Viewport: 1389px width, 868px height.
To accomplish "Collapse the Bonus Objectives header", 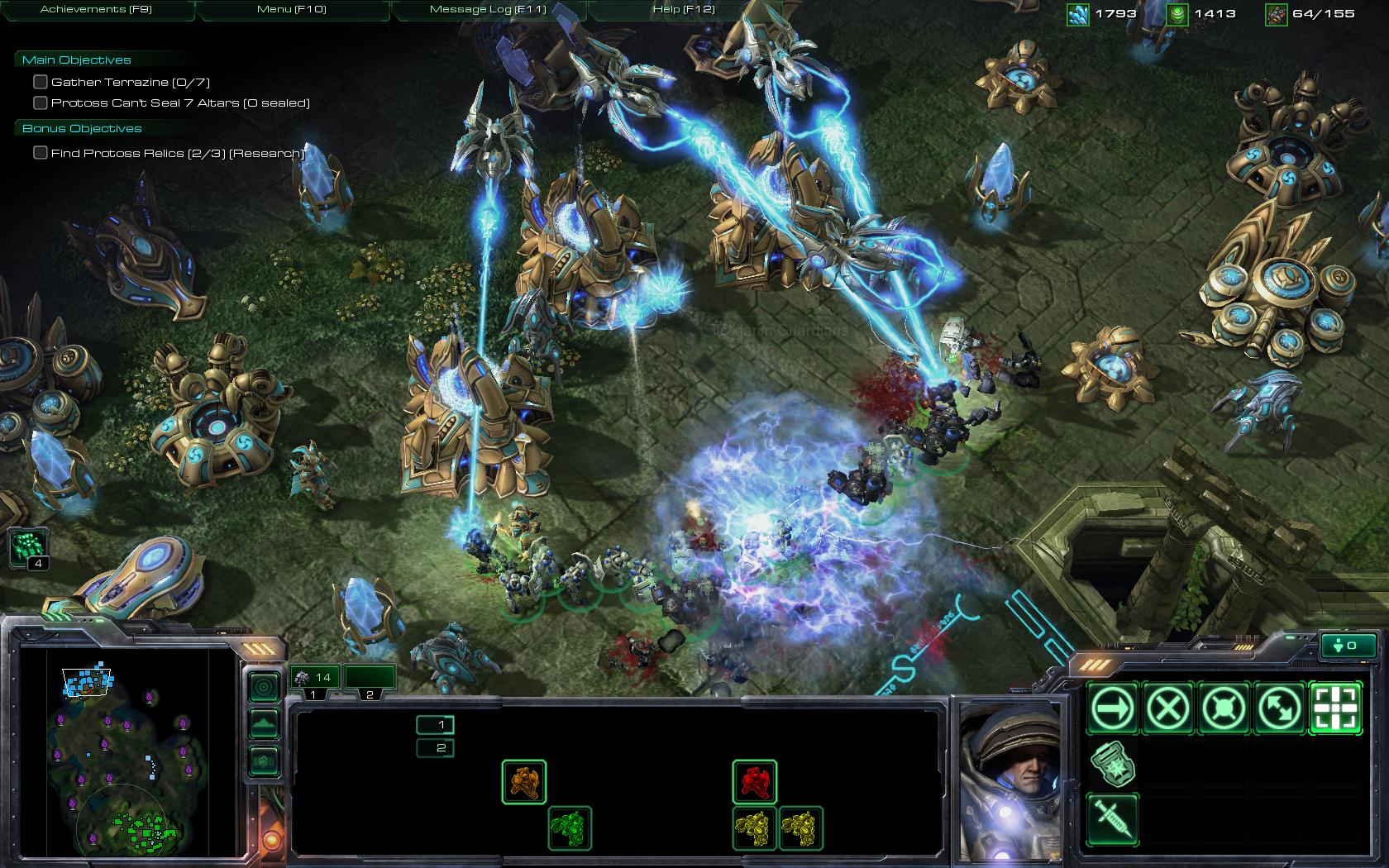I will [81, 128].
